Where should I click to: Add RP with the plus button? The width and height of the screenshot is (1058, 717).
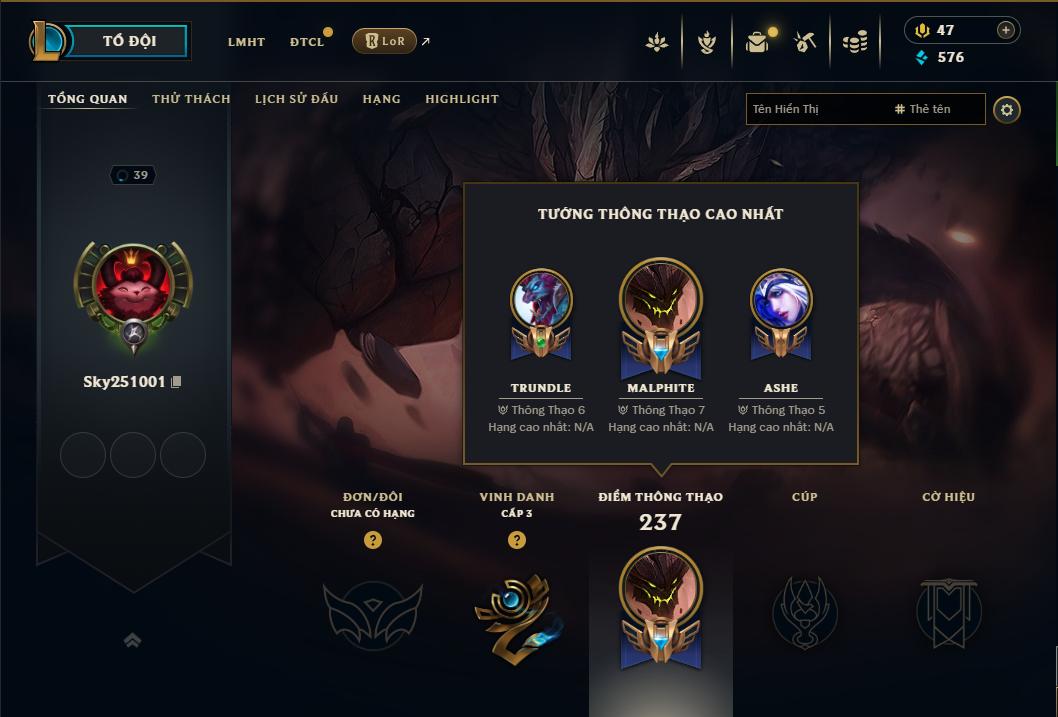1006,30
